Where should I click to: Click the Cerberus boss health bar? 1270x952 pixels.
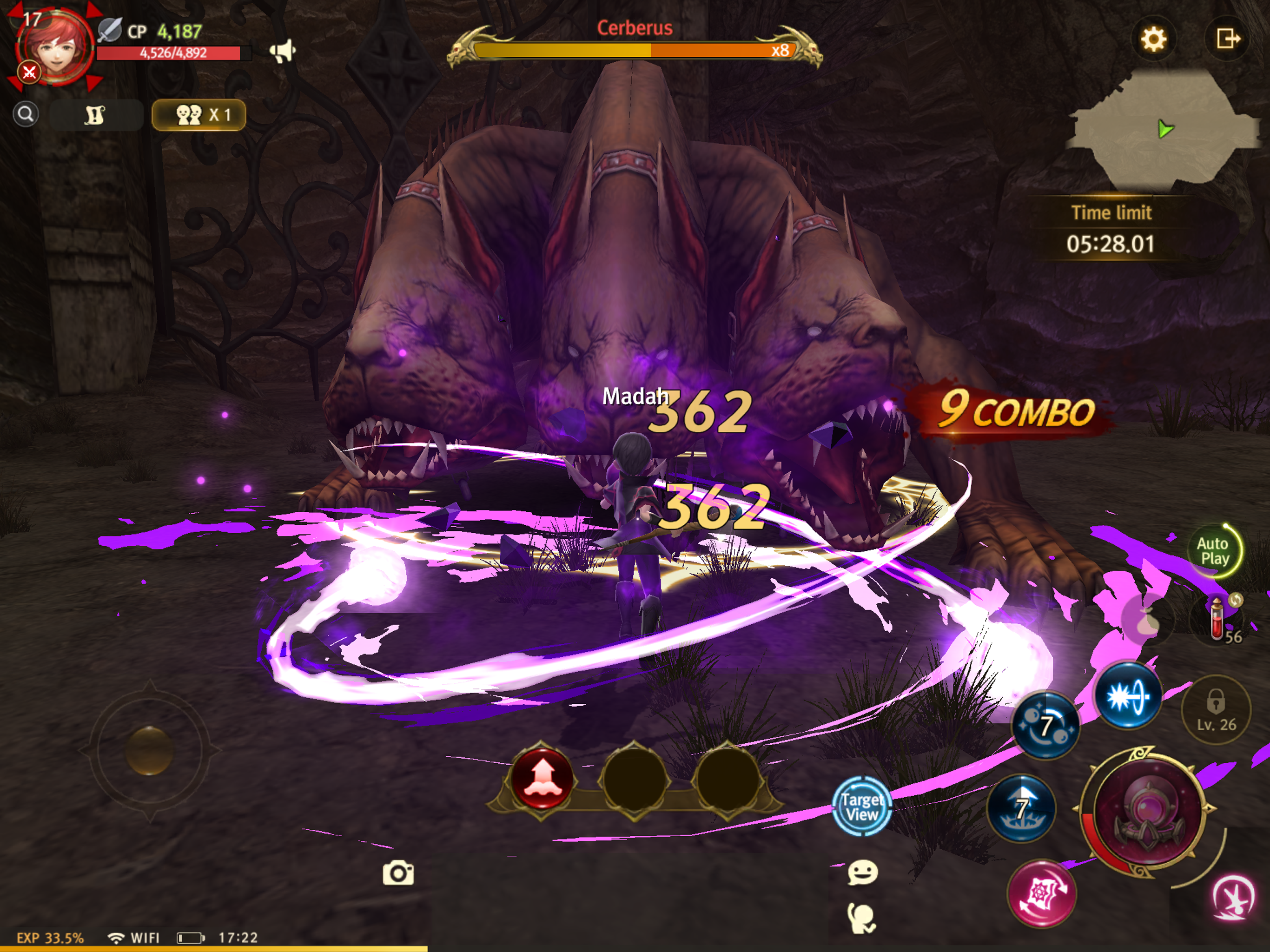pos(635,50)
